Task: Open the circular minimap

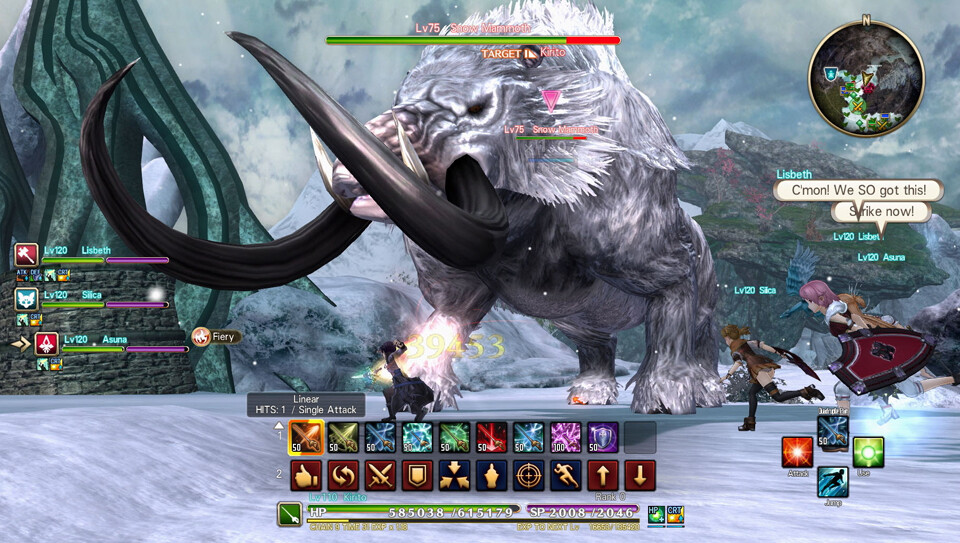Action: 866,79
